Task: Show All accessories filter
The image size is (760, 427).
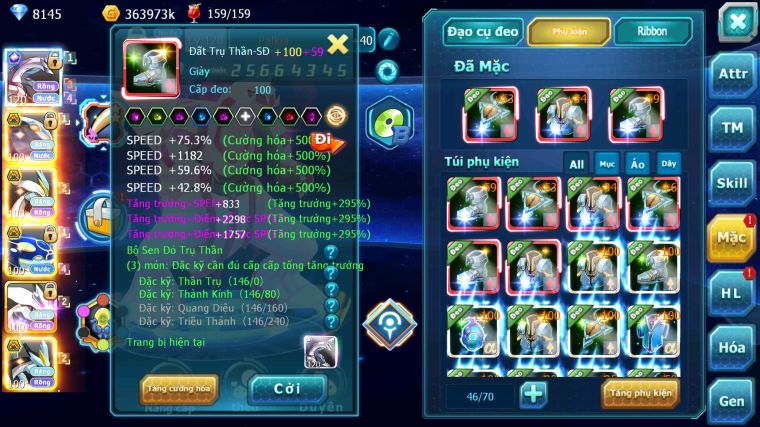Action: click(577, 164)
